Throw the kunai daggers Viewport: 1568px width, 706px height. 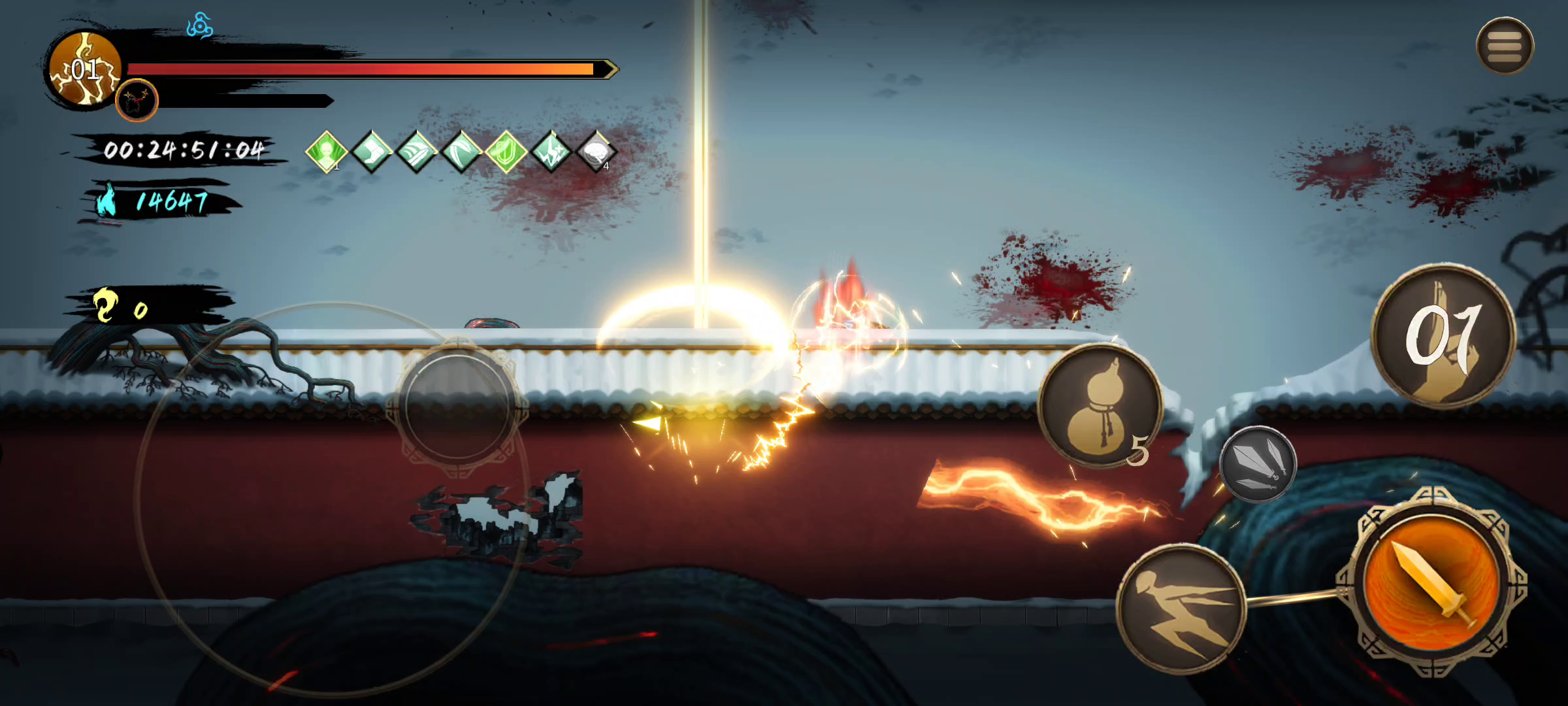coord(1258,463)
